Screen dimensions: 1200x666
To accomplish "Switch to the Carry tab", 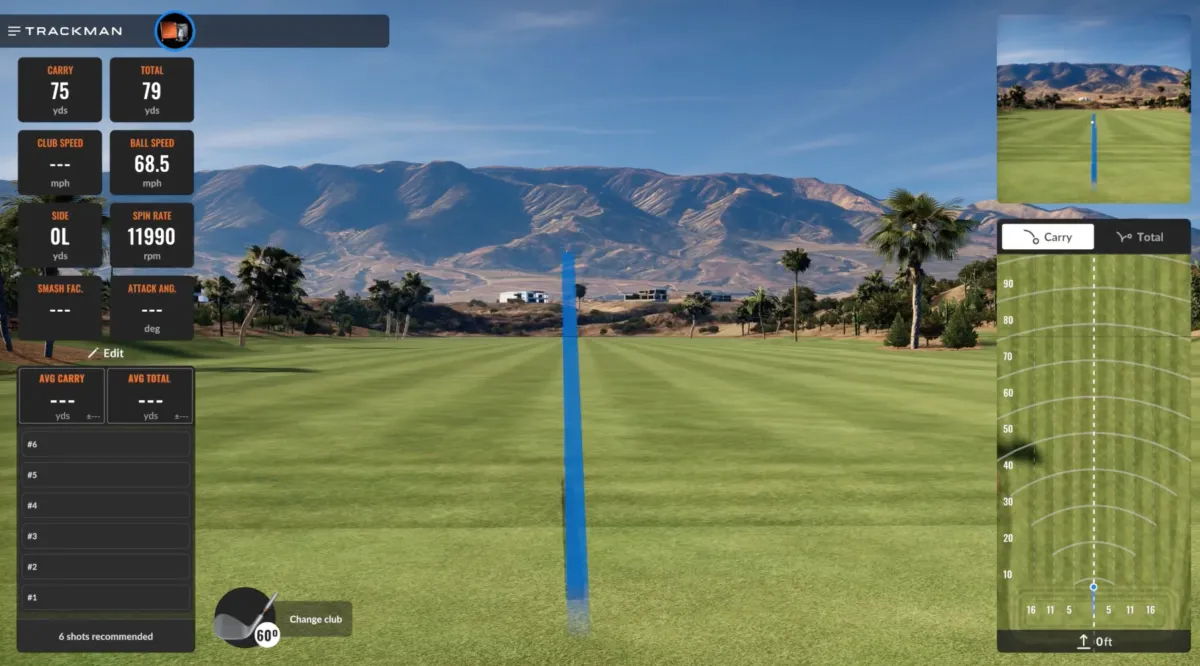I will (1048, 237).
